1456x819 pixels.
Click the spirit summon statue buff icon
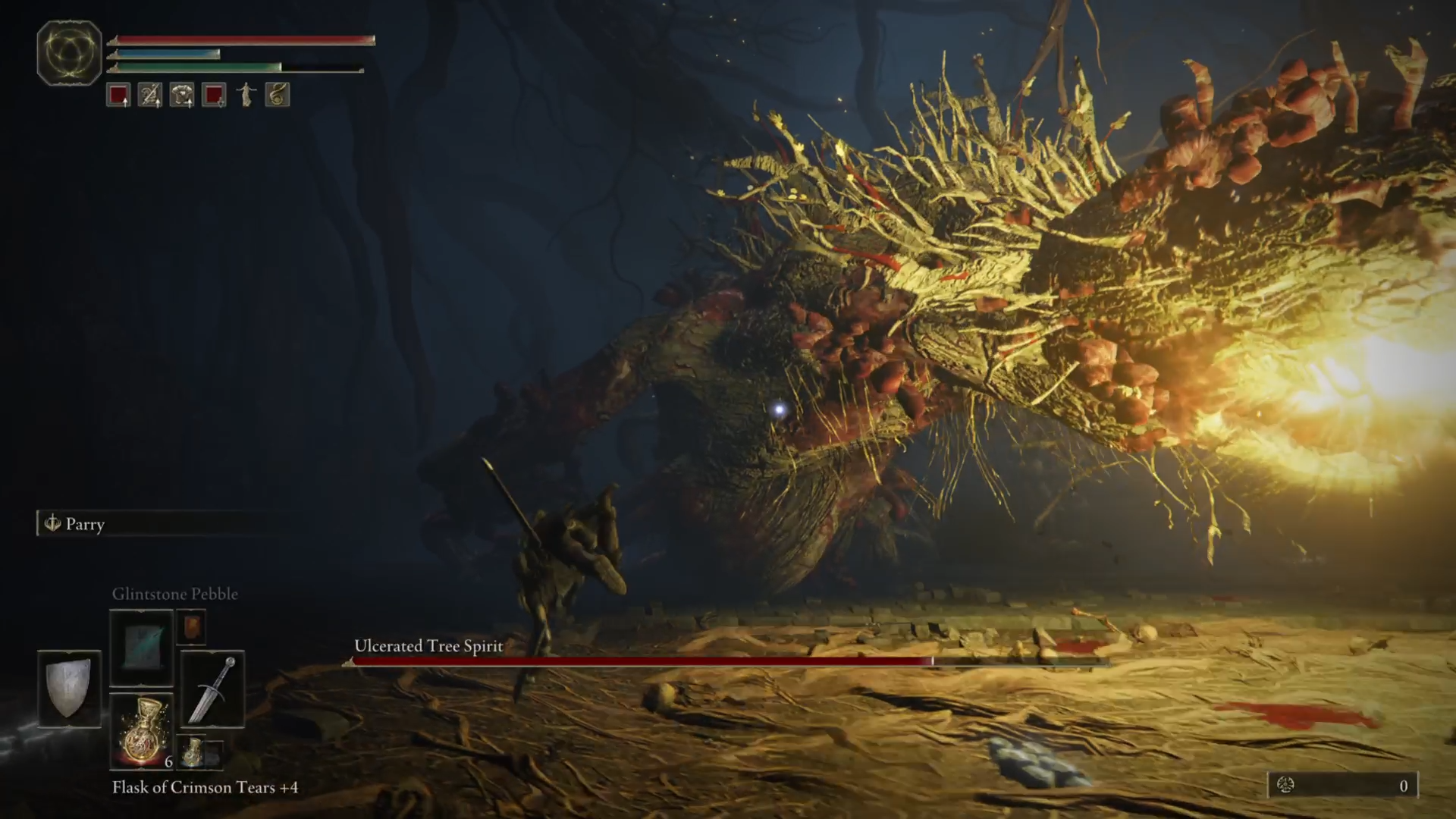click(x=246, y=94)
